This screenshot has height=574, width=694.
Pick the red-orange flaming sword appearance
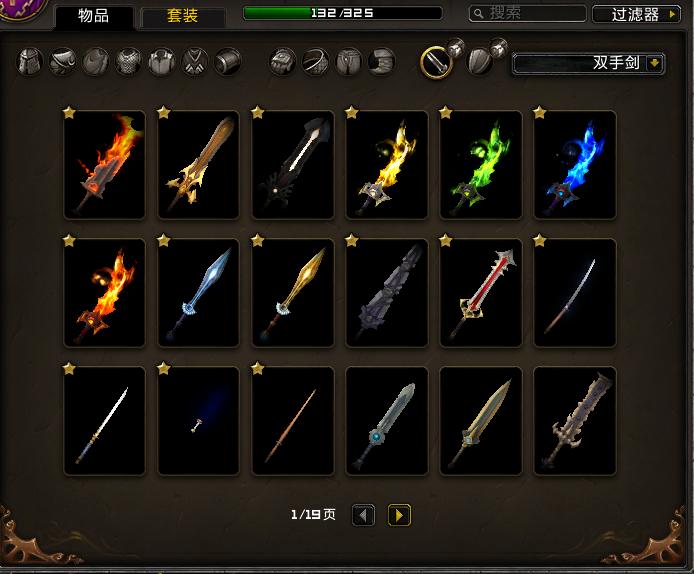pyautogui.click(x=104, y=164)
